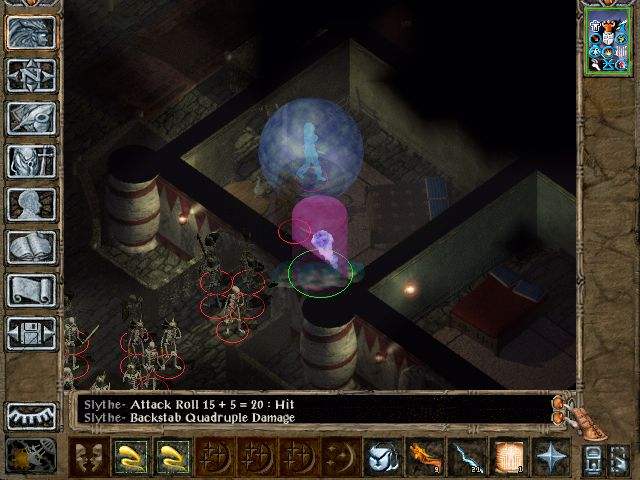Select the entire party button

tap(620, 460)
